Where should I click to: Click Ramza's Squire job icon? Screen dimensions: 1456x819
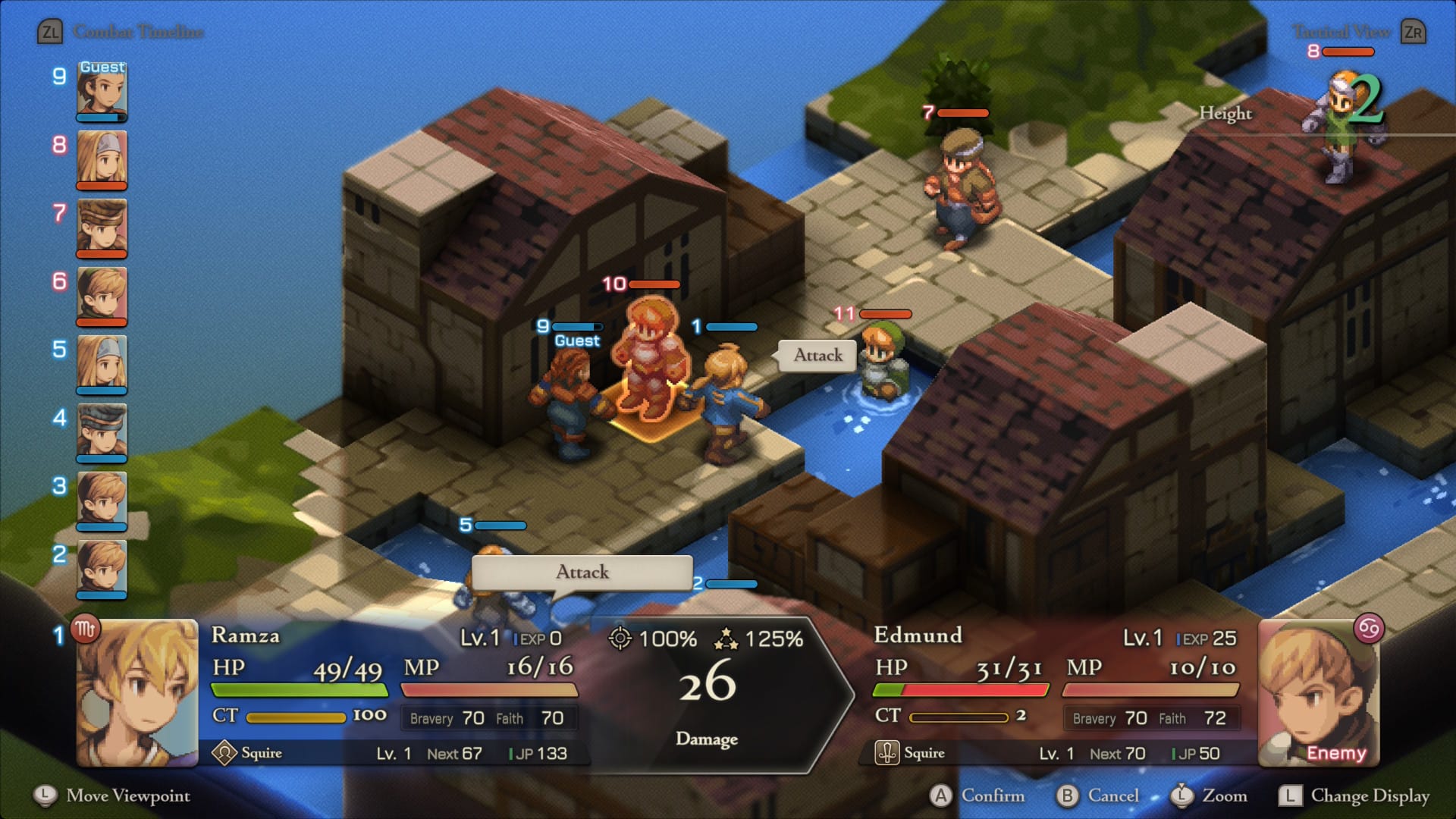pos(224,753)
